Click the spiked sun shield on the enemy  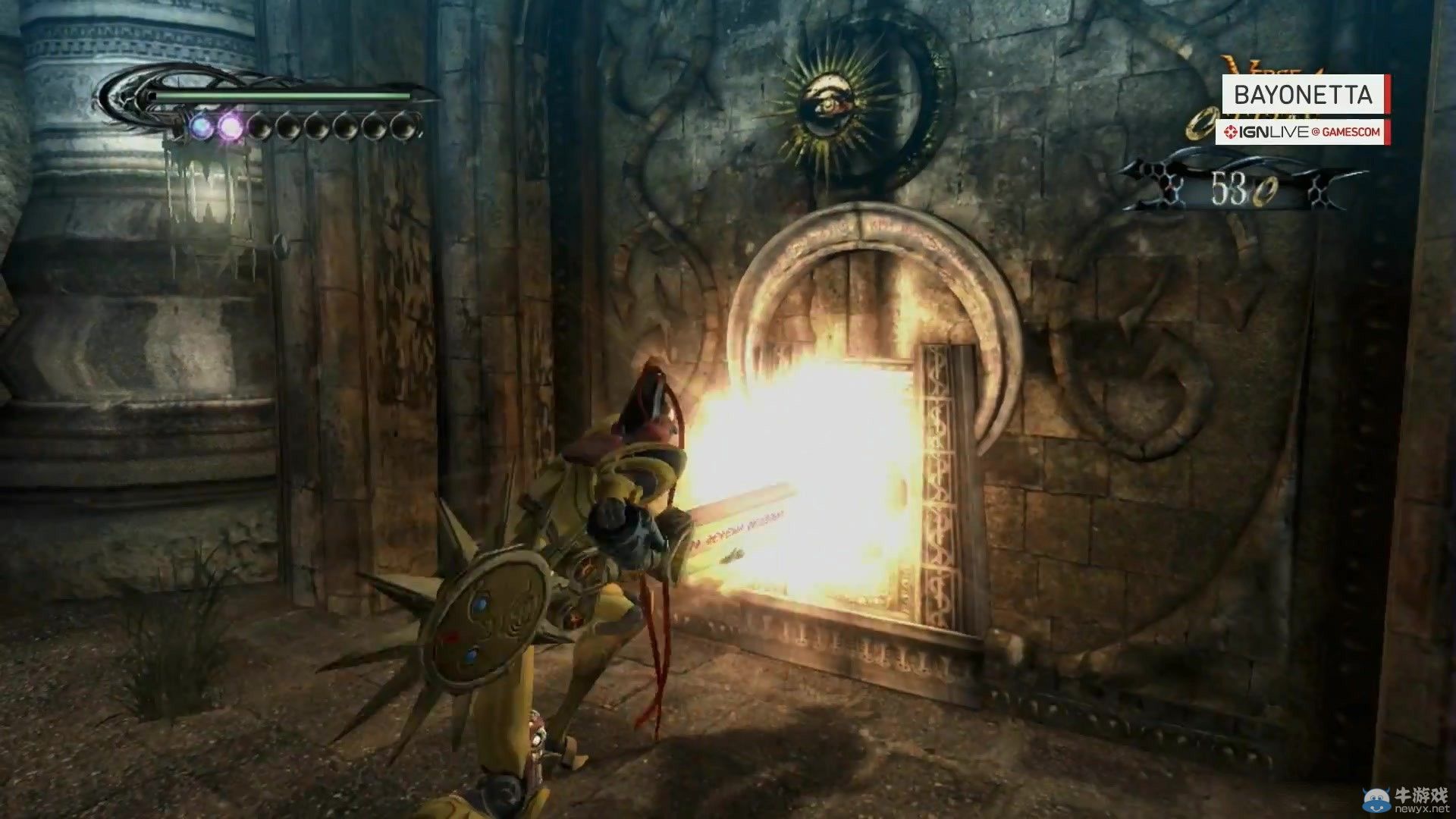point(489,618)
